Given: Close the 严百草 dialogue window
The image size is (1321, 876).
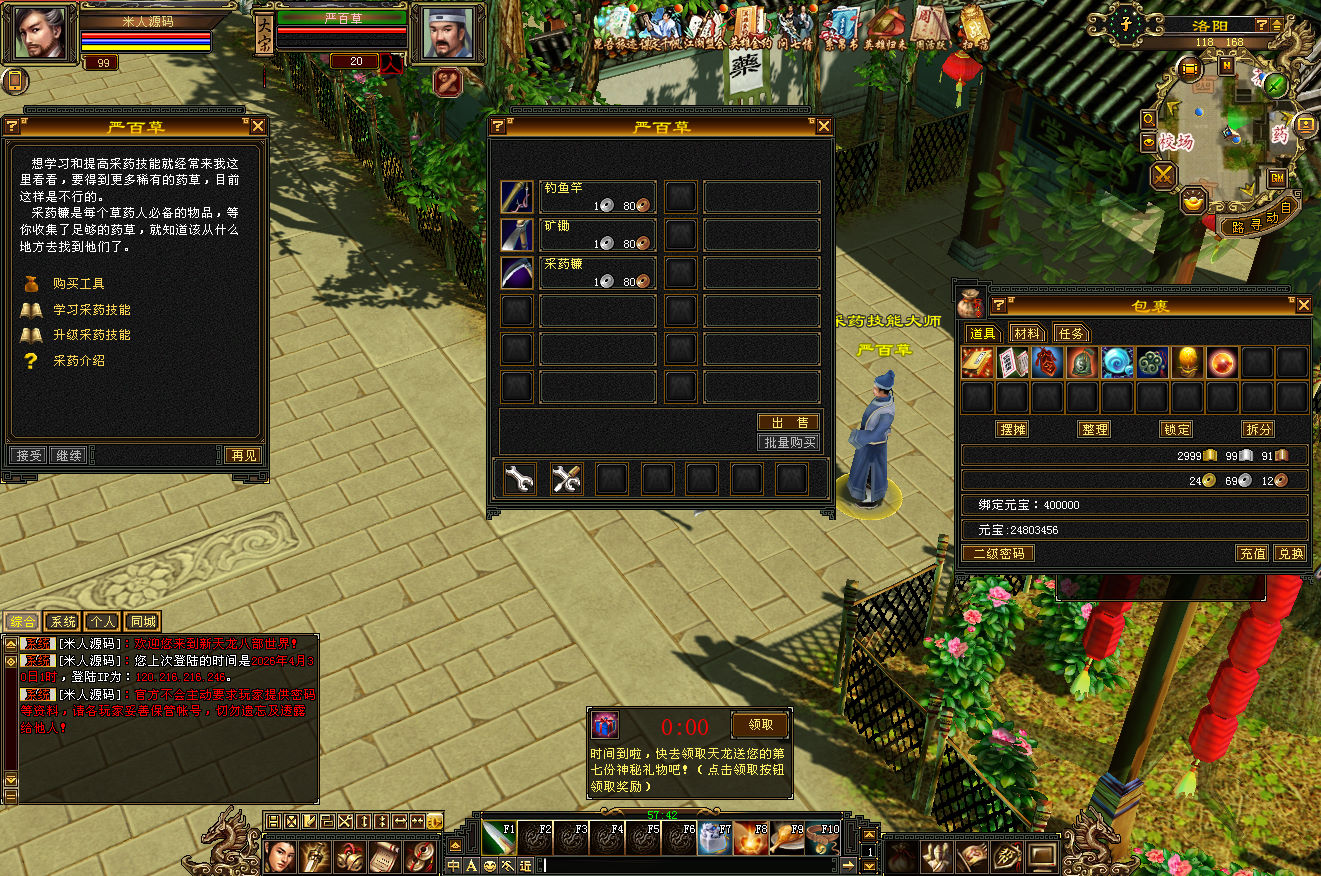Looking at the screenshot, I should click(258, 126).
